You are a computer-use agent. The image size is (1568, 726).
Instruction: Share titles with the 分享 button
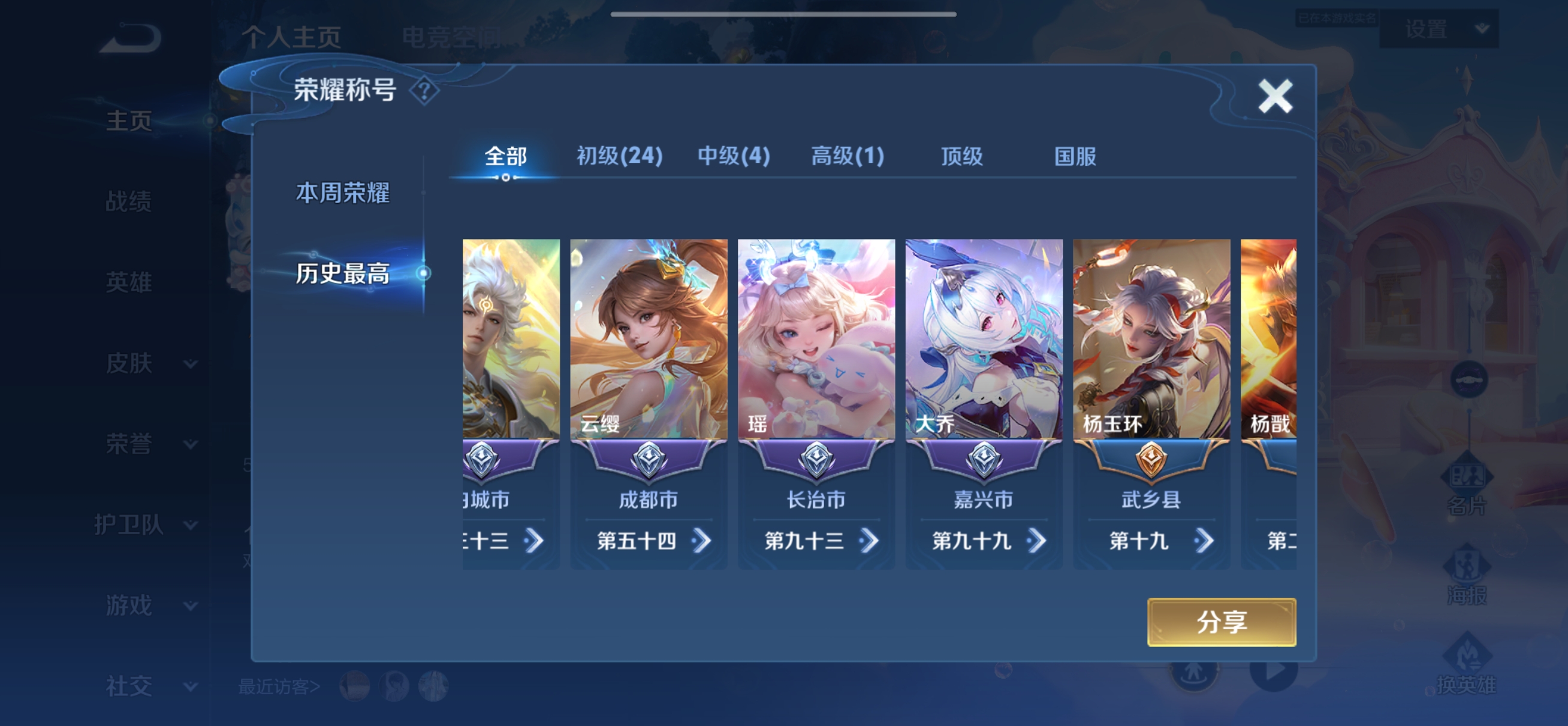click(x=1221, y=622)
